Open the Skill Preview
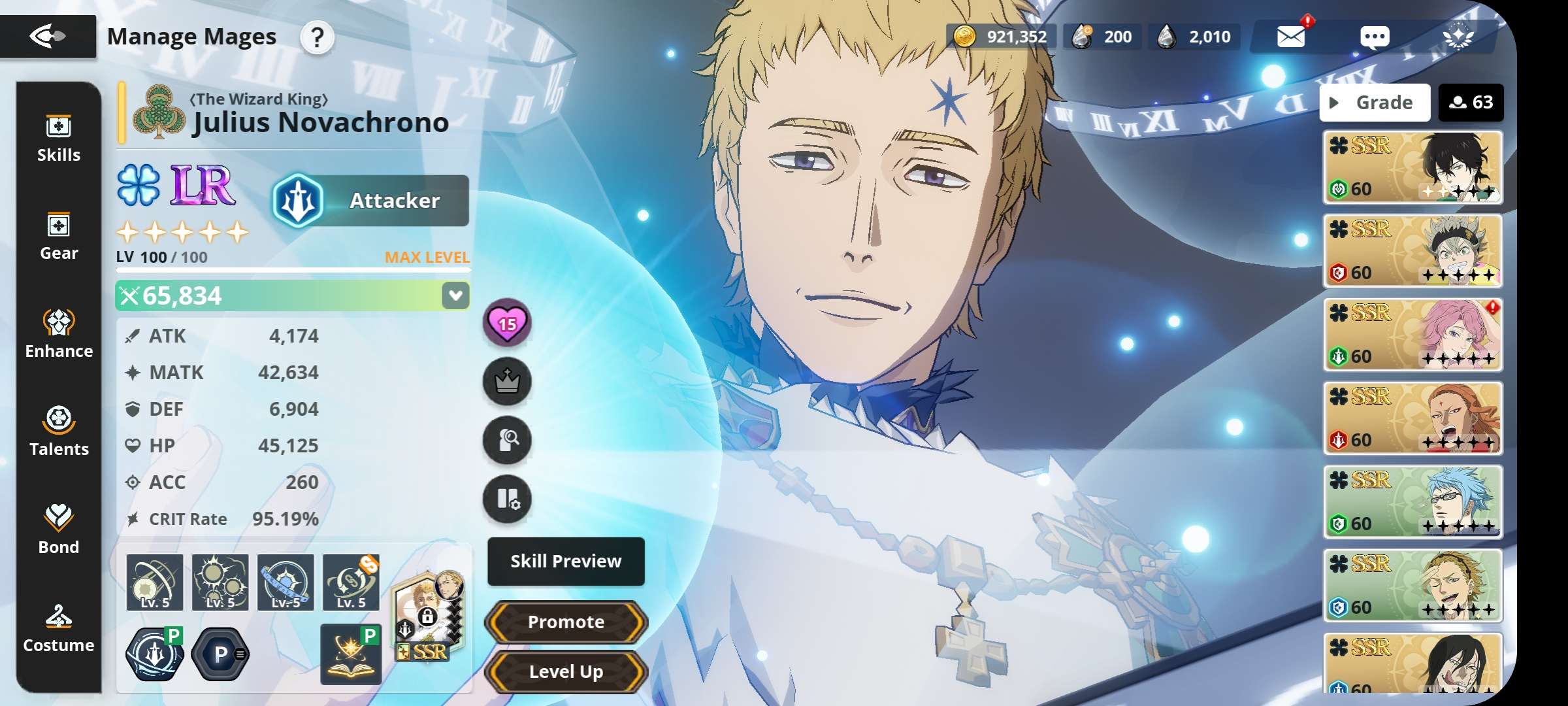 [x=566, y=562]
